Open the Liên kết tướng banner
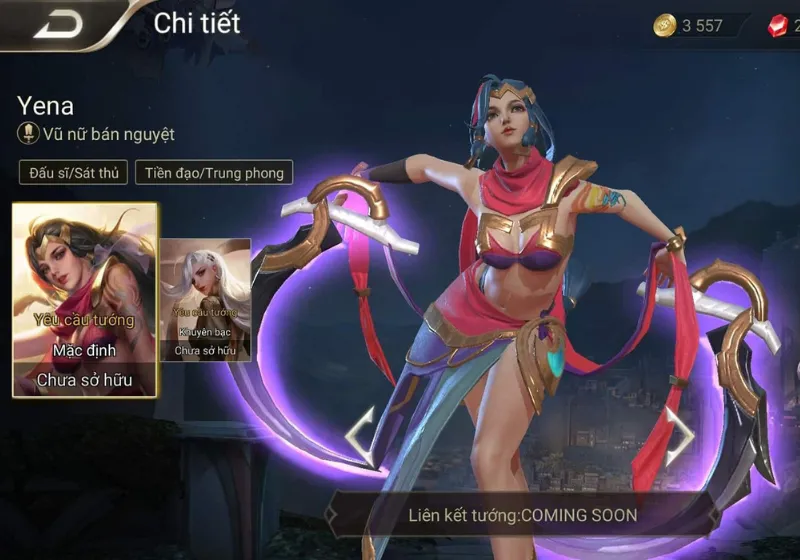Viewport: 800px width, 560px height. point(522,516)
